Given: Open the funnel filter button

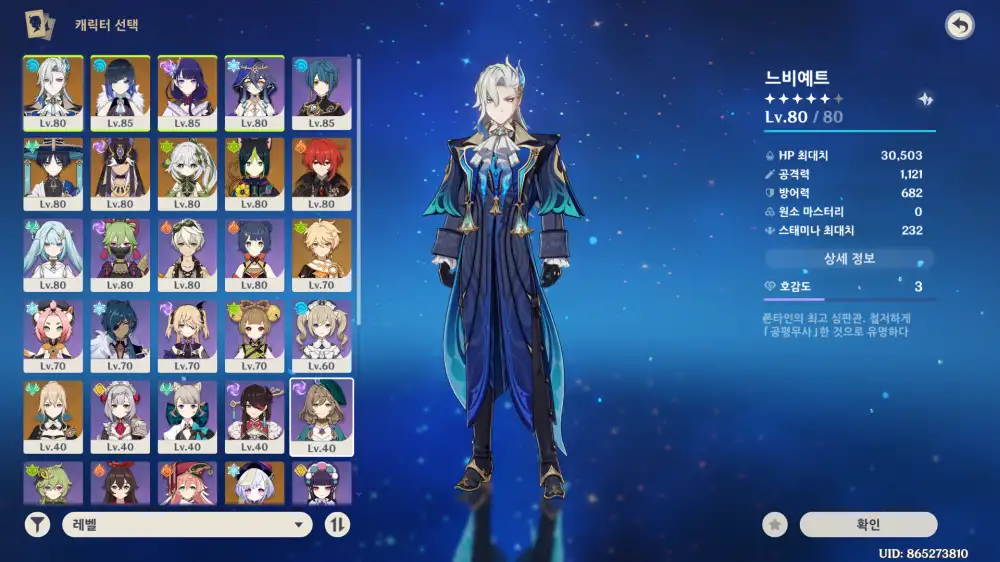Looking at the screenshot, I should point(38,525).
